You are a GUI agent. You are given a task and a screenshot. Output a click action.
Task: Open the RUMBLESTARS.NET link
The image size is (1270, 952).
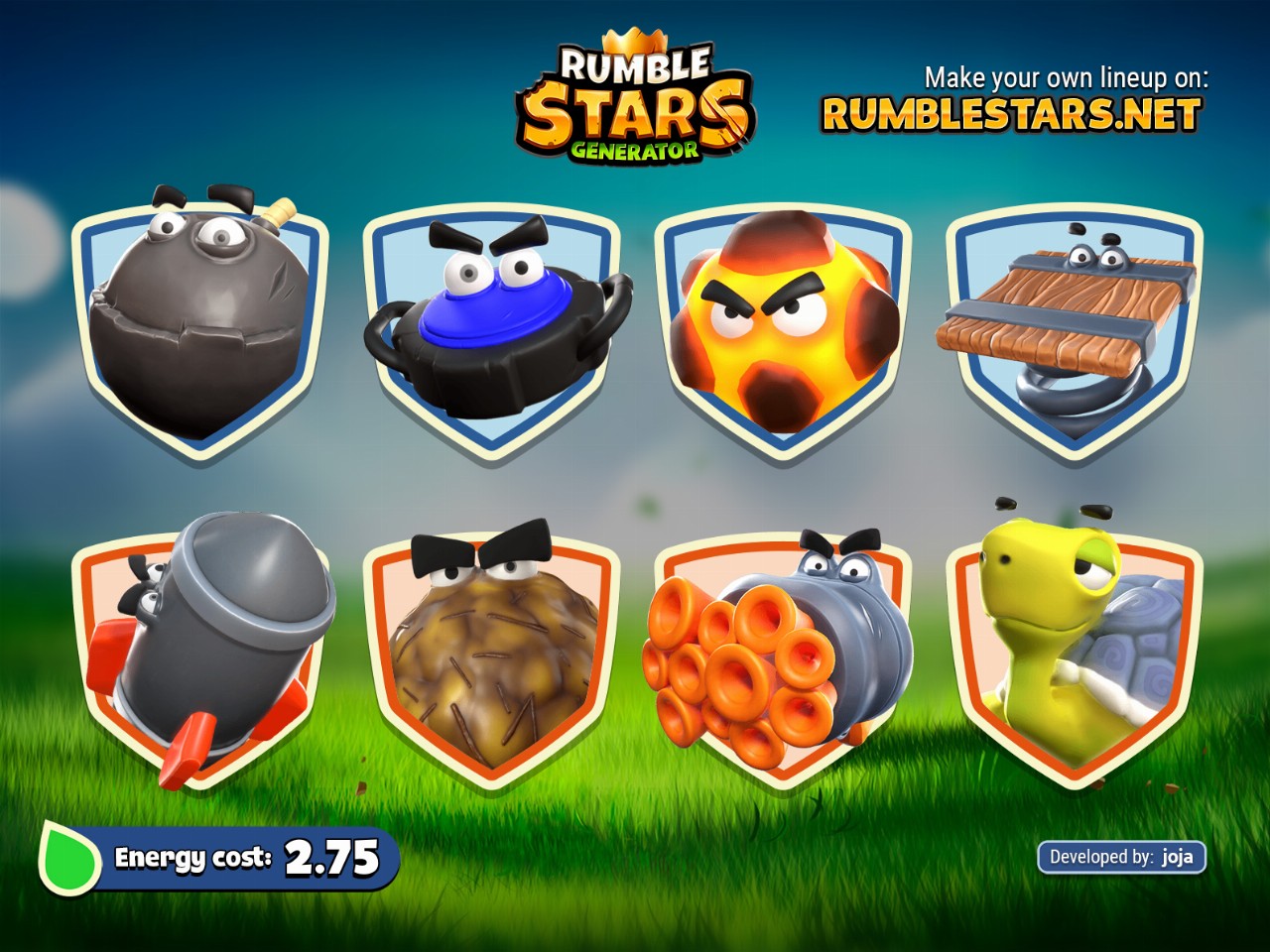(x=1011, y=115)
